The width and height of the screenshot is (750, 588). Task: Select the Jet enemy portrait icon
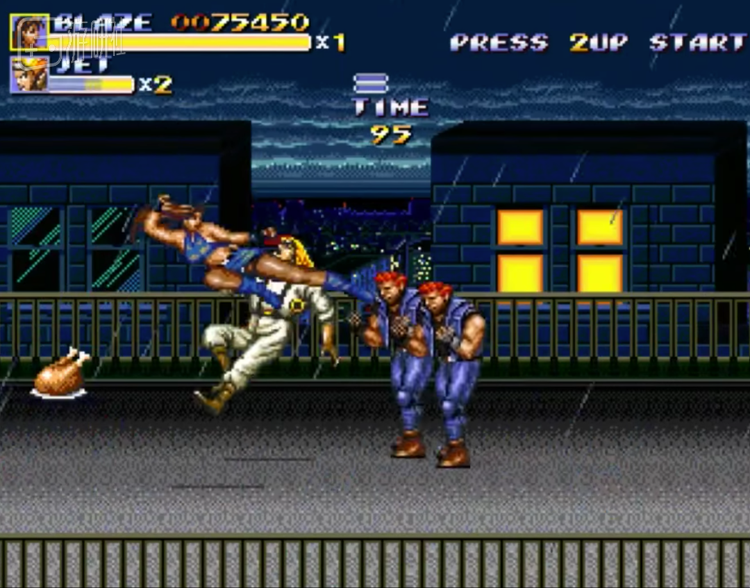28,75
